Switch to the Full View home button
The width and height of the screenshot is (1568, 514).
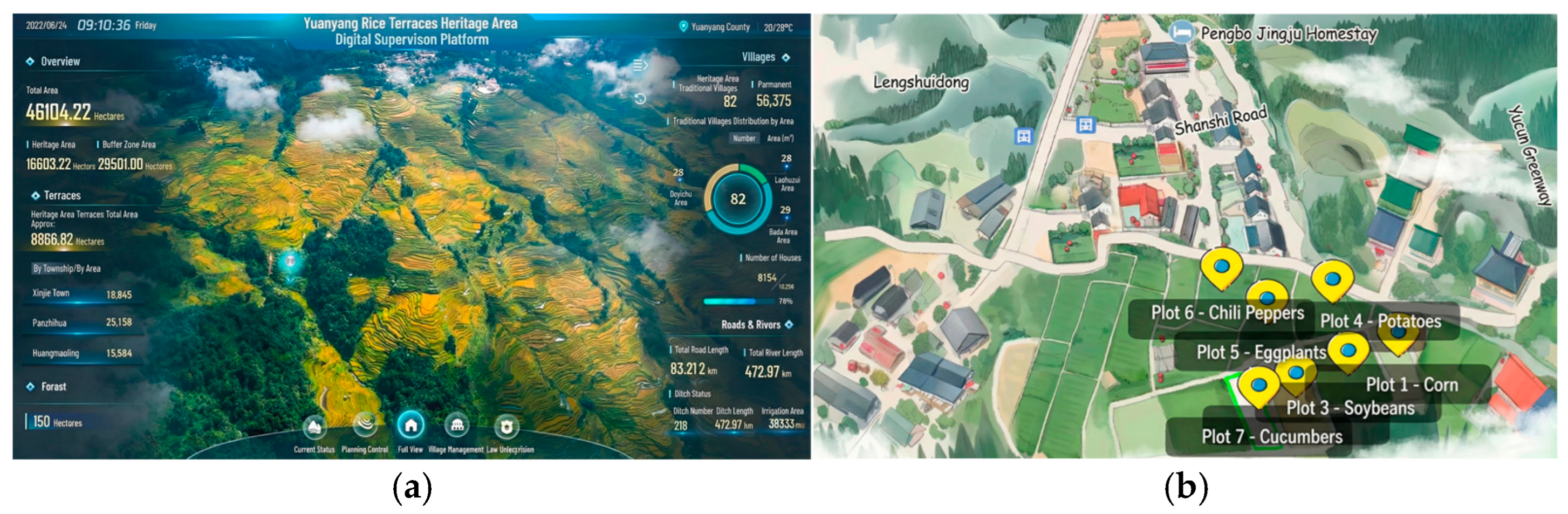click(x=411, y=425)
